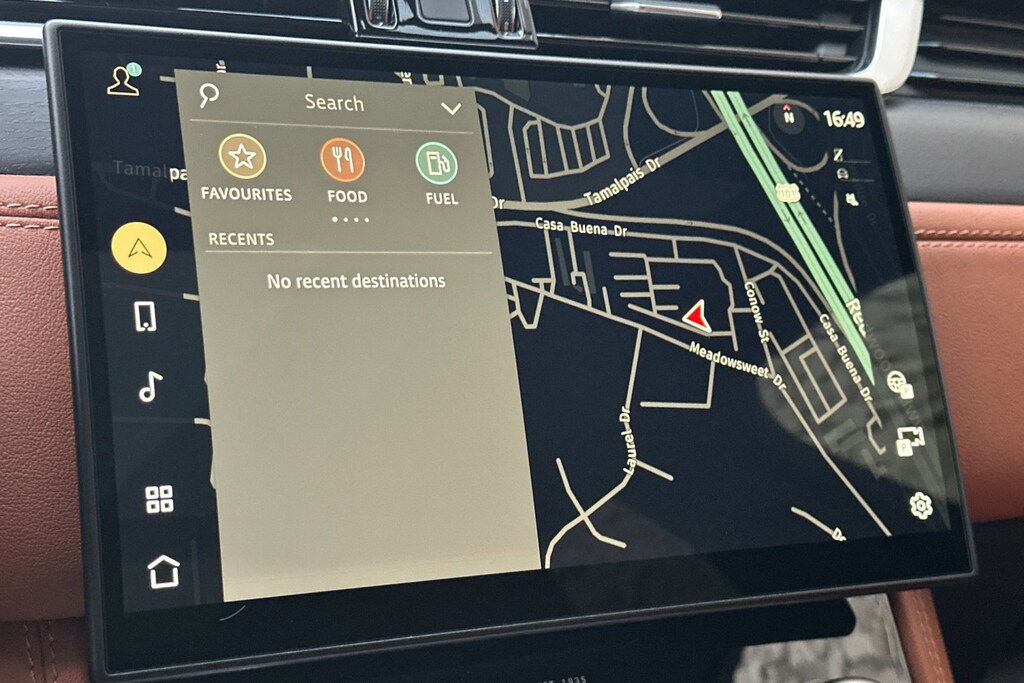
Task: Open map settings with the gear icon
Action: [921, 505]
